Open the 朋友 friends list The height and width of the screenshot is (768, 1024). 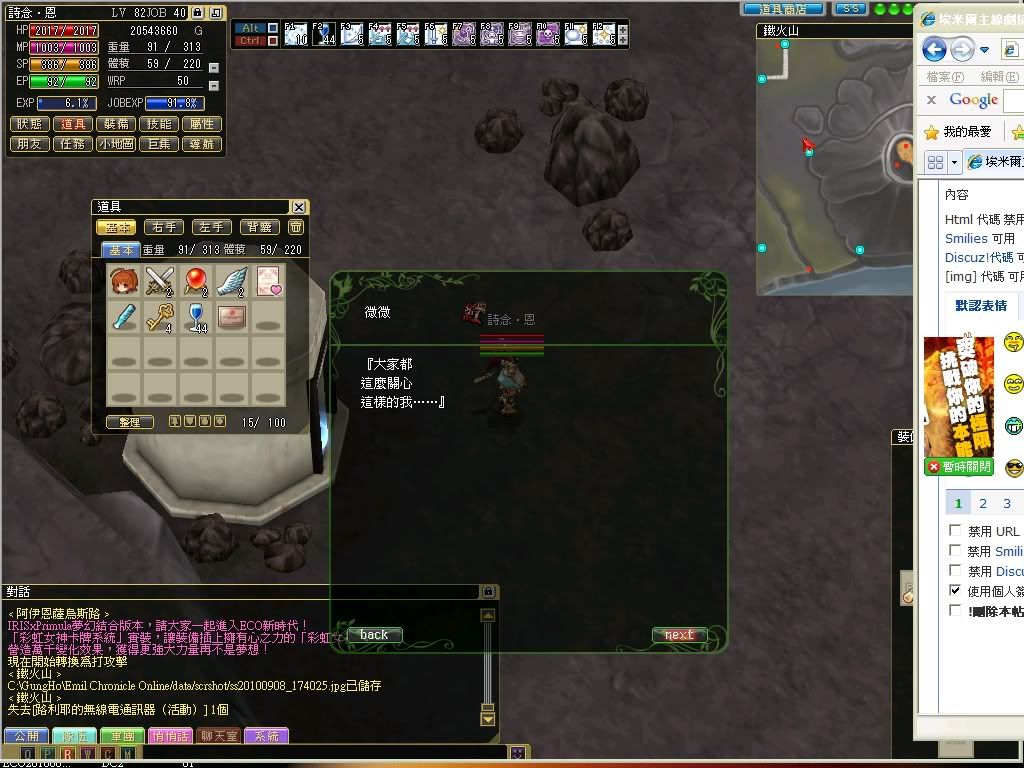point(30,144)
